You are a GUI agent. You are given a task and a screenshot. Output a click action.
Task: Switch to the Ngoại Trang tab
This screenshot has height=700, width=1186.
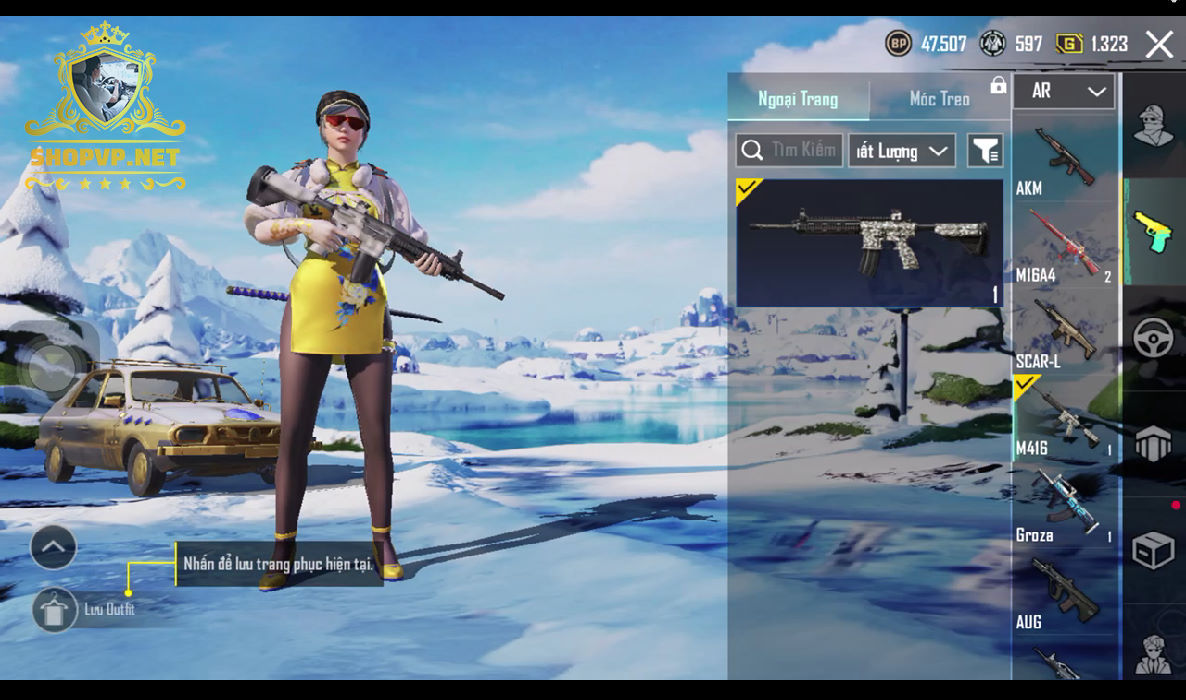click(x=798, y=99)
